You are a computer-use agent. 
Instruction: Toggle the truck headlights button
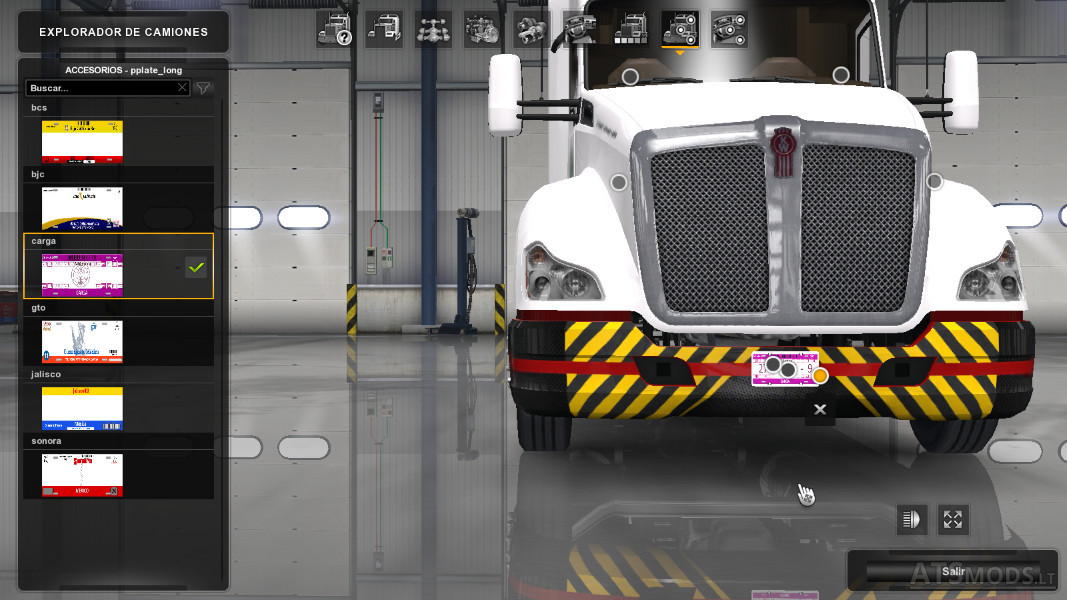coord(911,519)
